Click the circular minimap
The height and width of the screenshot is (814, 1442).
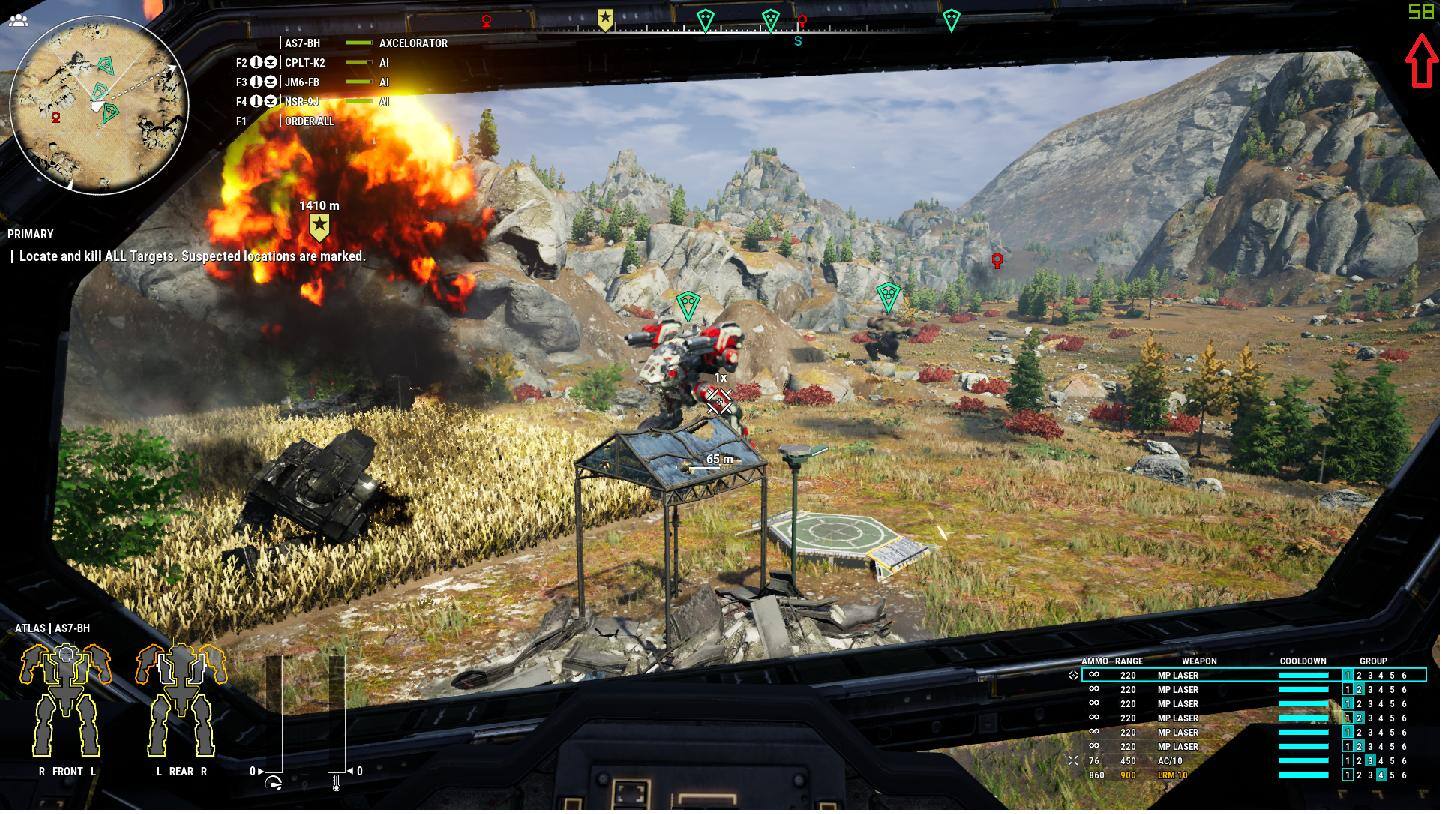click(x=99, y=104)
